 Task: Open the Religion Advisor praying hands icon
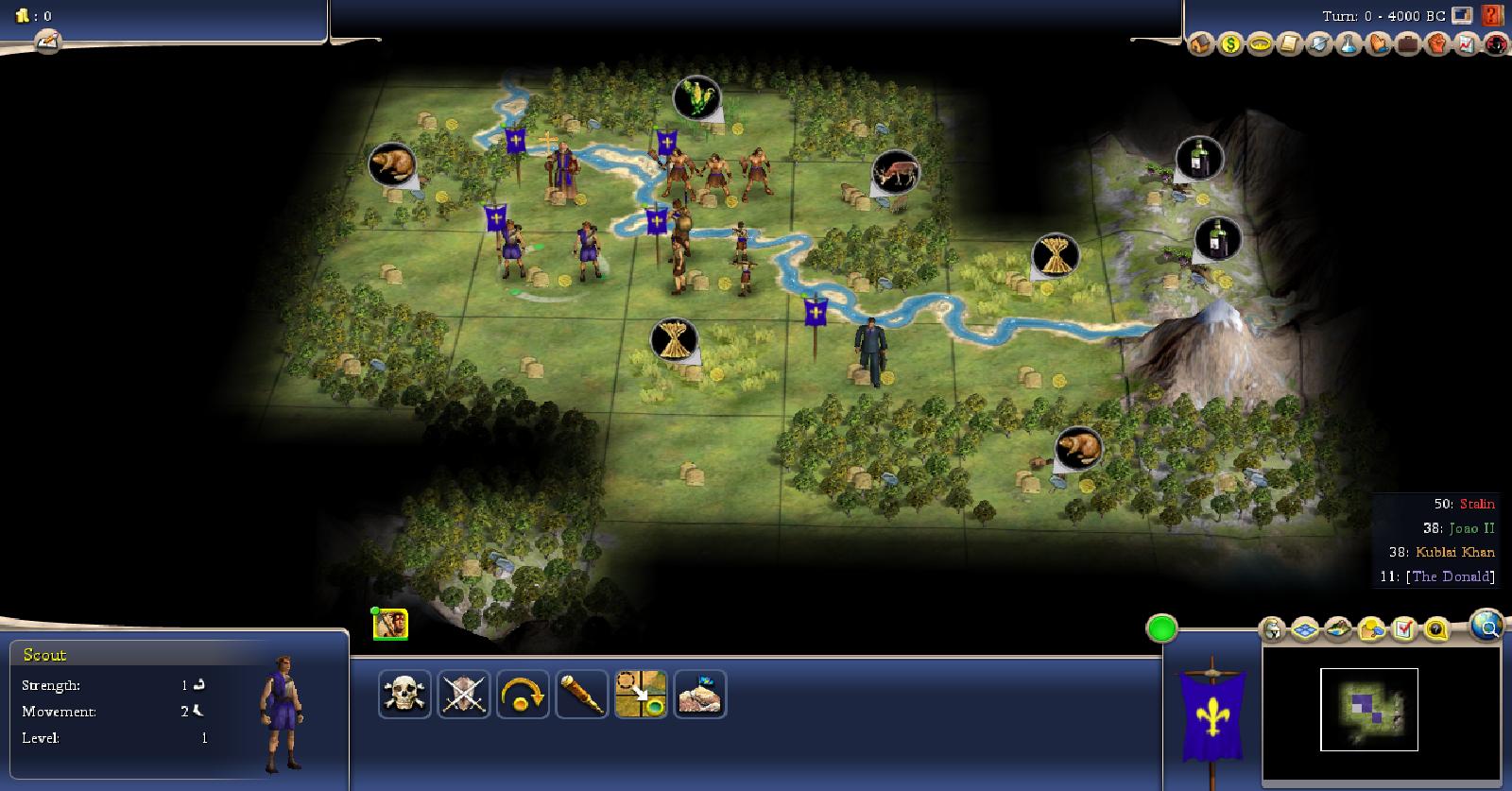click(x=1378, y=43)
